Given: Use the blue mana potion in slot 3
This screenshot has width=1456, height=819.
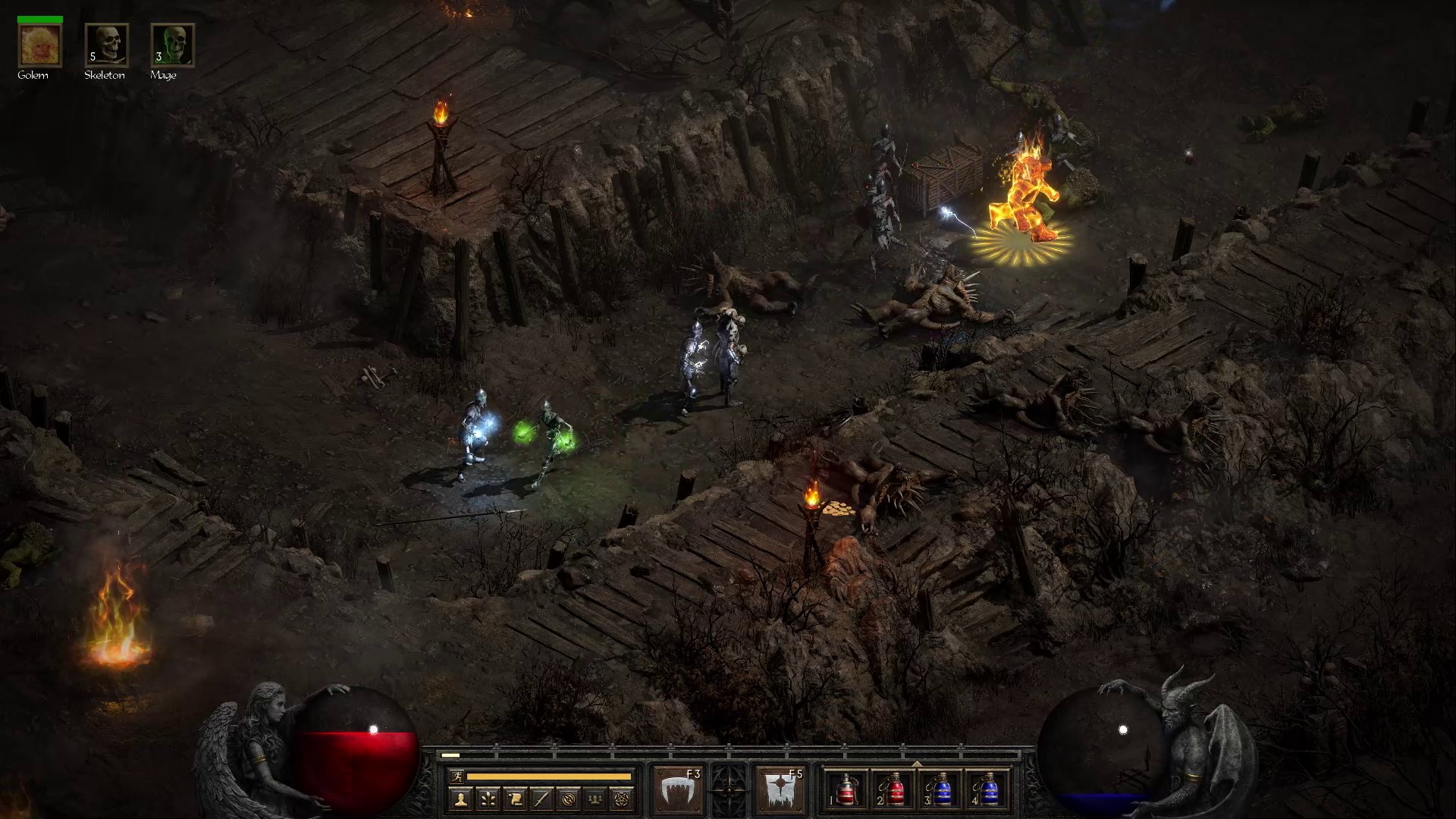Looking at the screenshot, I should [x=940, y=789].
